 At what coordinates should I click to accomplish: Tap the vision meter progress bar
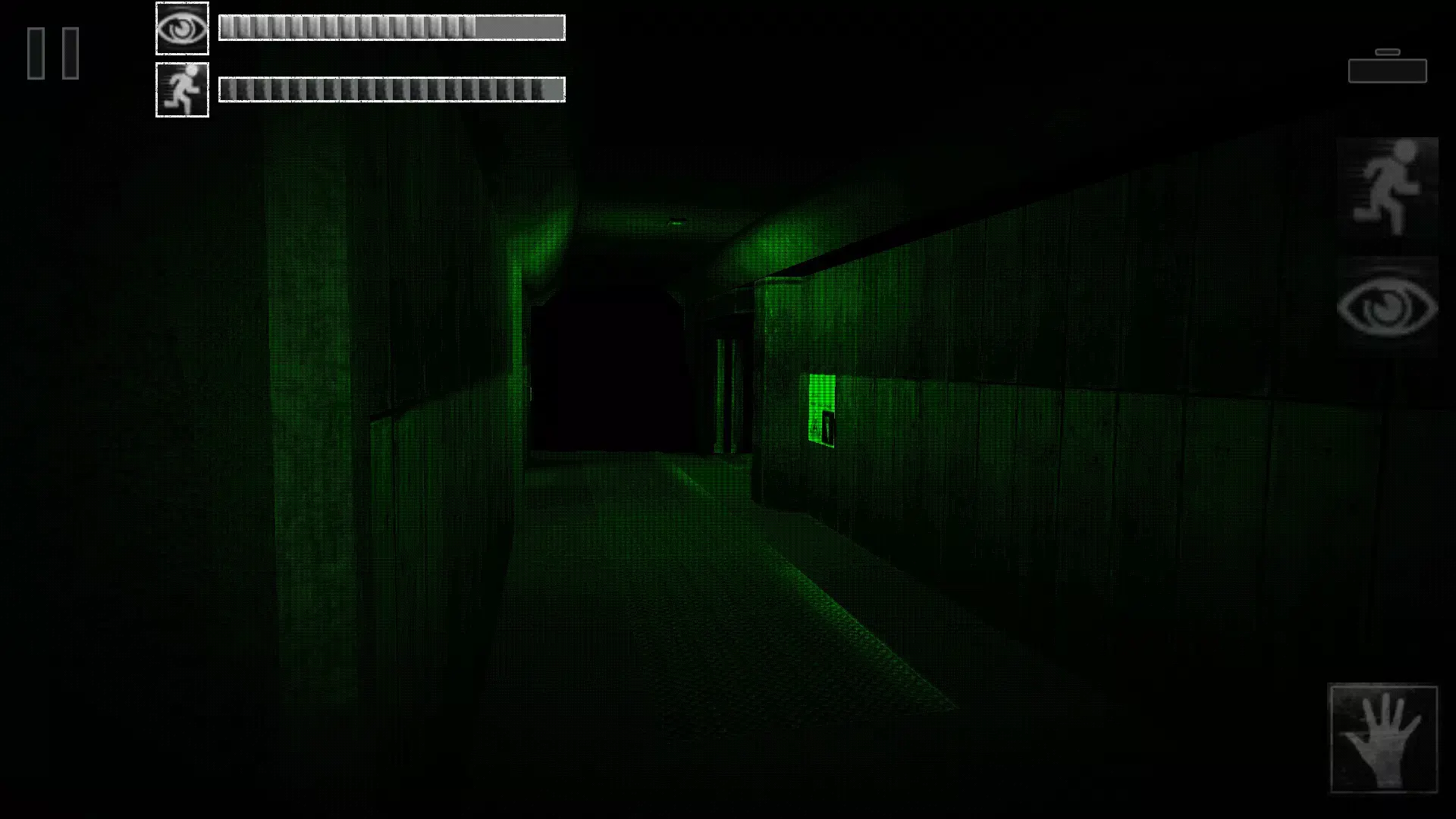tap(391, 28)
